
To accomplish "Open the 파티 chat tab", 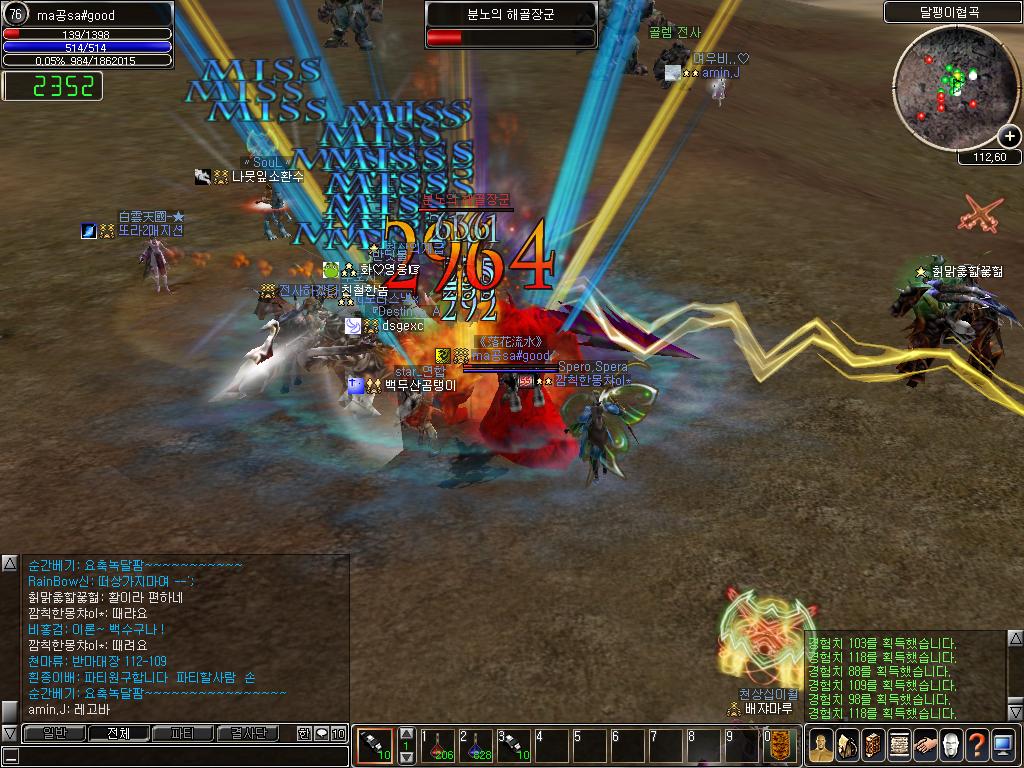I will [x=183, y=733].
